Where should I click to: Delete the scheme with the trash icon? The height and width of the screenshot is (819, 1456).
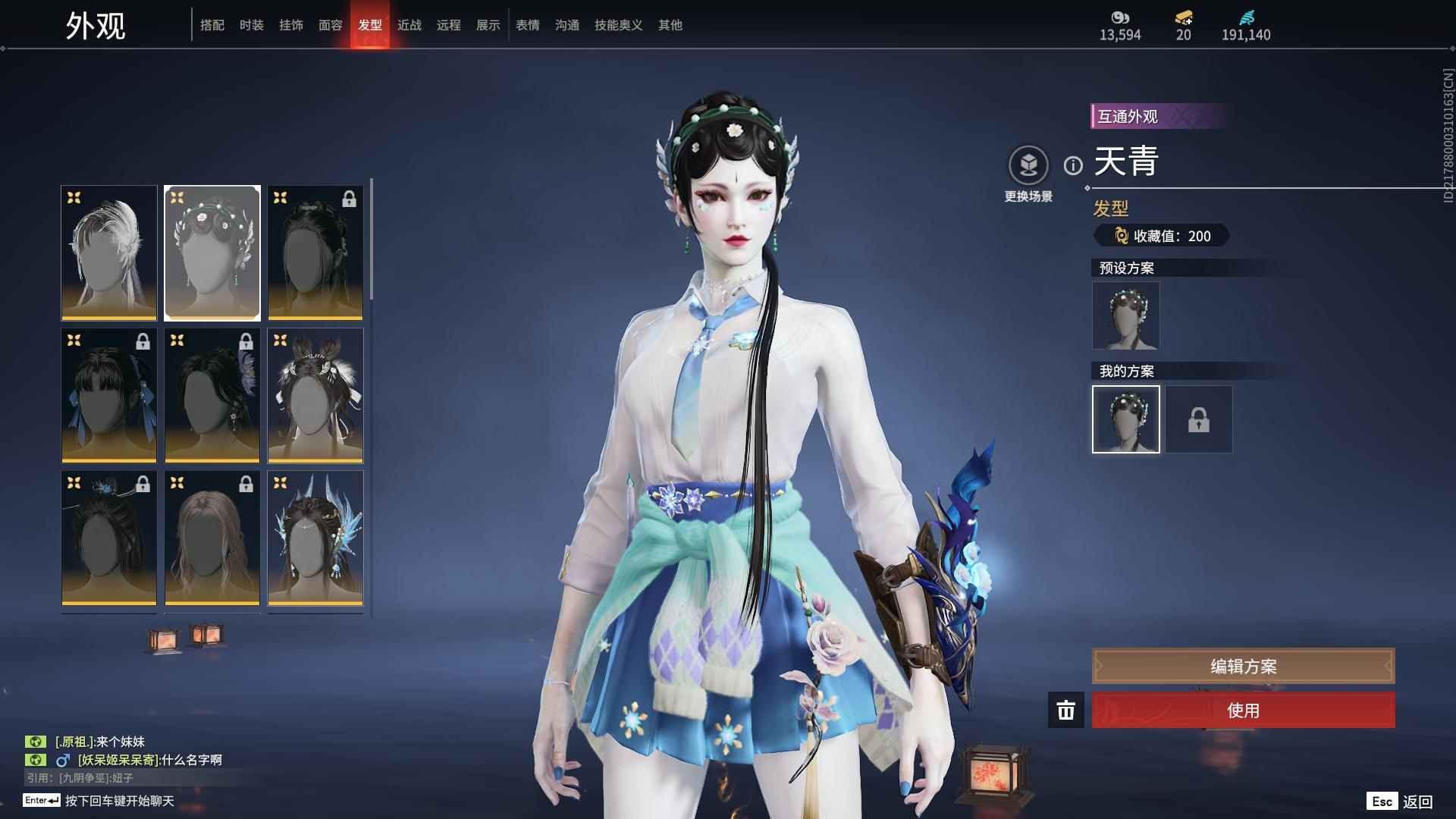[1066, 711]
